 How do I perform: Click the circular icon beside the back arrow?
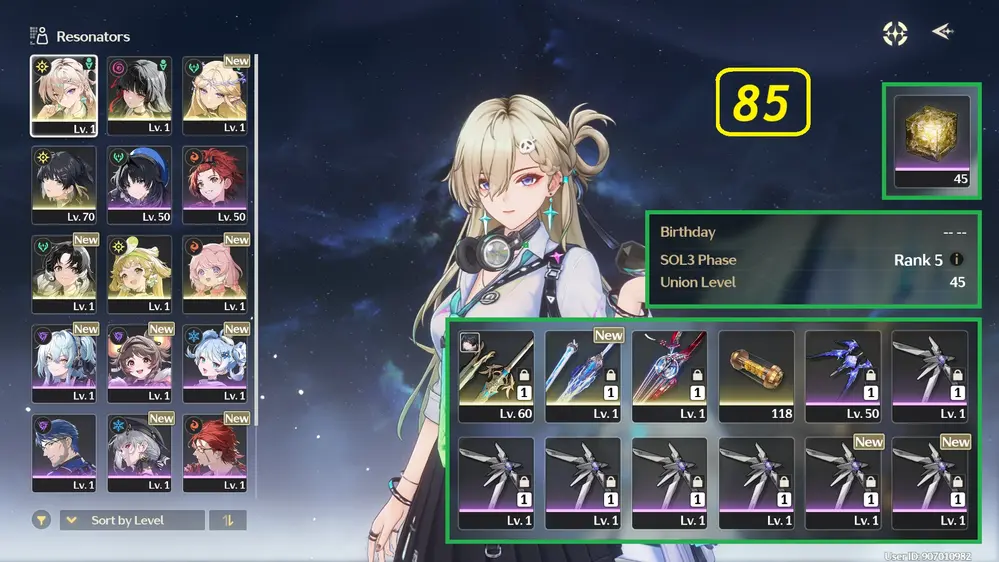click(x=894, y=33)
